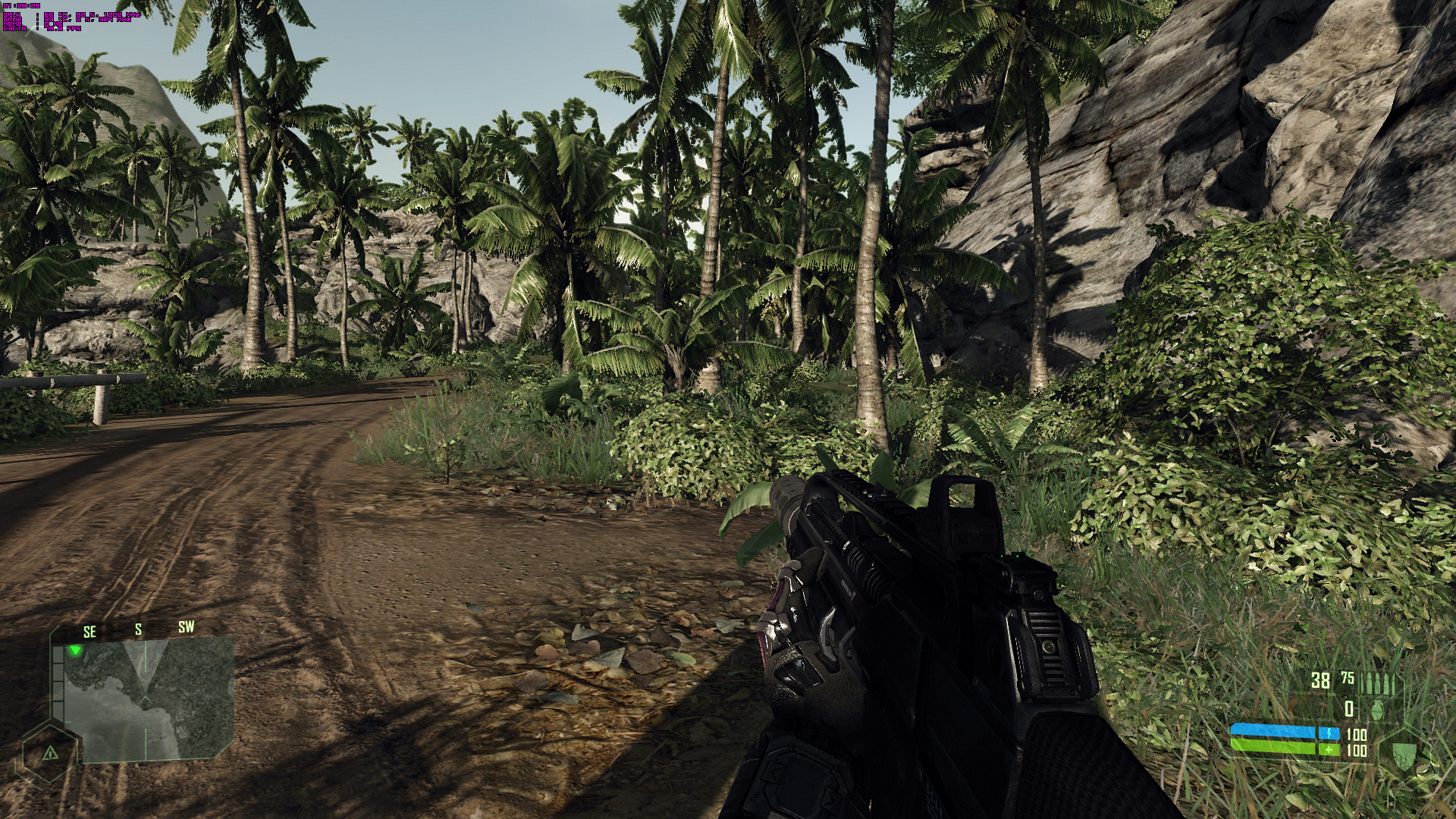The image size is (1456, 819).
Task: Select the grenade icon in the ammo HUD
Action: pyautogui.click(x=1377, y=711)
